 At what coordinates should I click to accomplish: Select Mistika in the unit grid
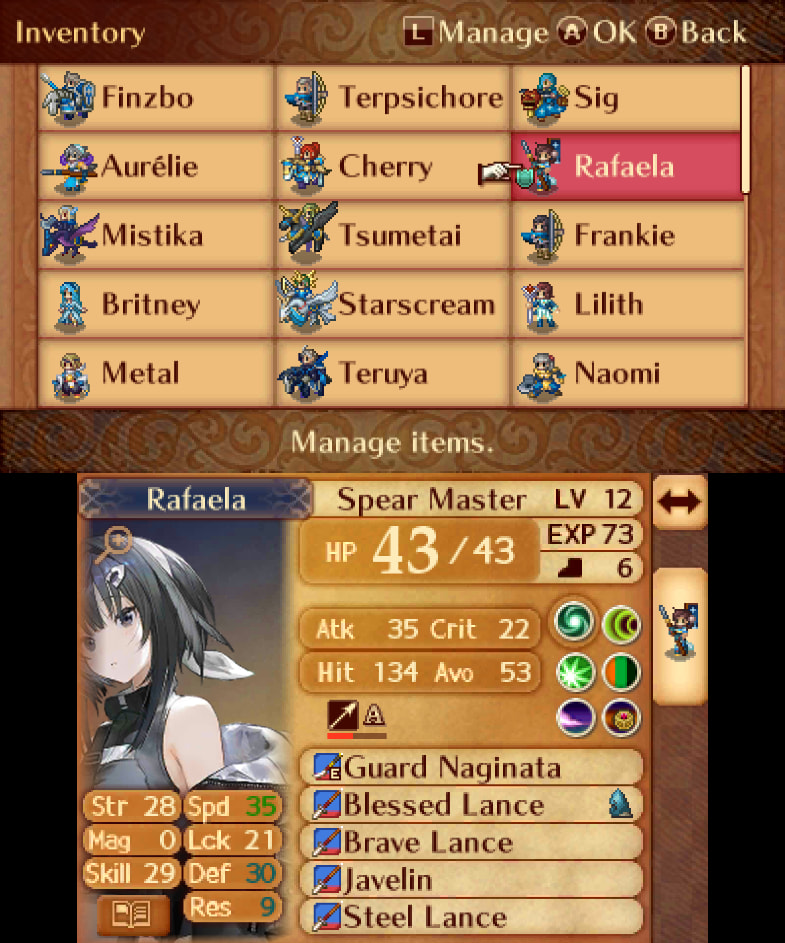coord(155,236)
